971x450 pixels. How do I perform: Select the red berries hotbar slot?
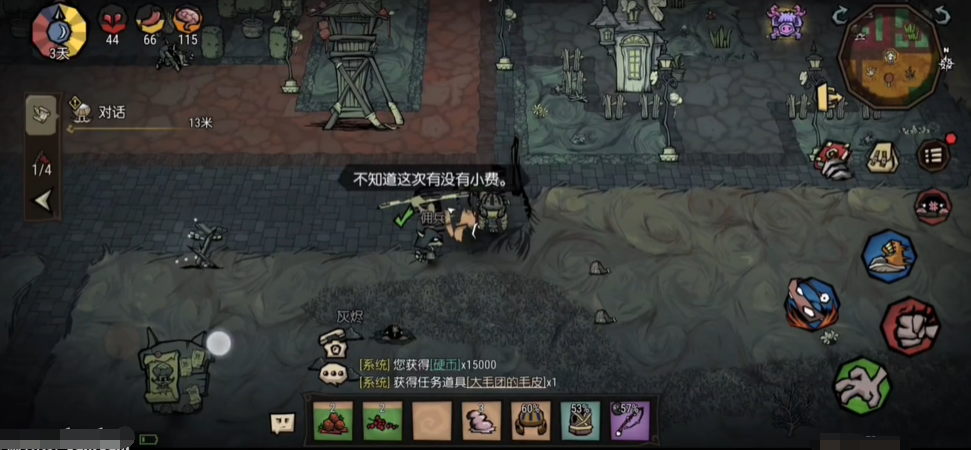382,422
